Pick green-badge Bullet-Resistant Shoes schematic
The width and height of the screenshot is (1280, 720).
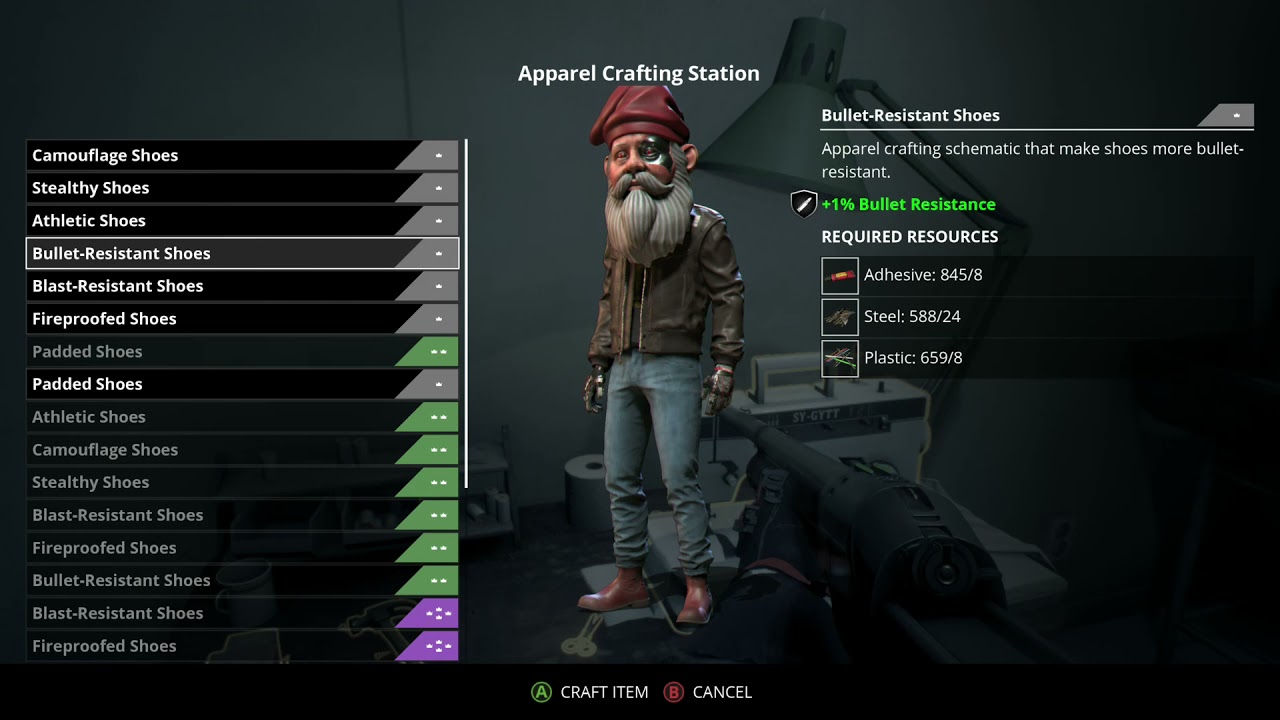(240, 580)
